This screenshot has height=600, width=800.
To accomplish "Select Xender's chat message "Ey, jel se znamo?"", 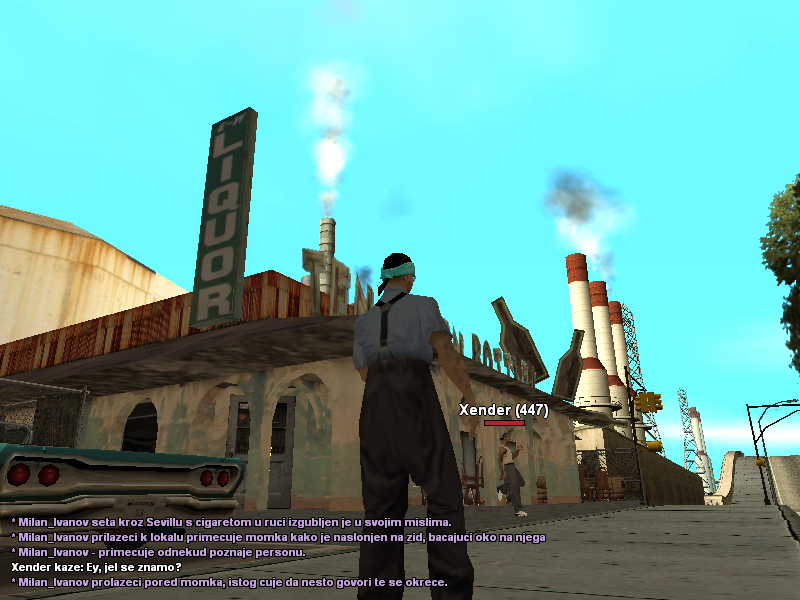I will (96, 567).
